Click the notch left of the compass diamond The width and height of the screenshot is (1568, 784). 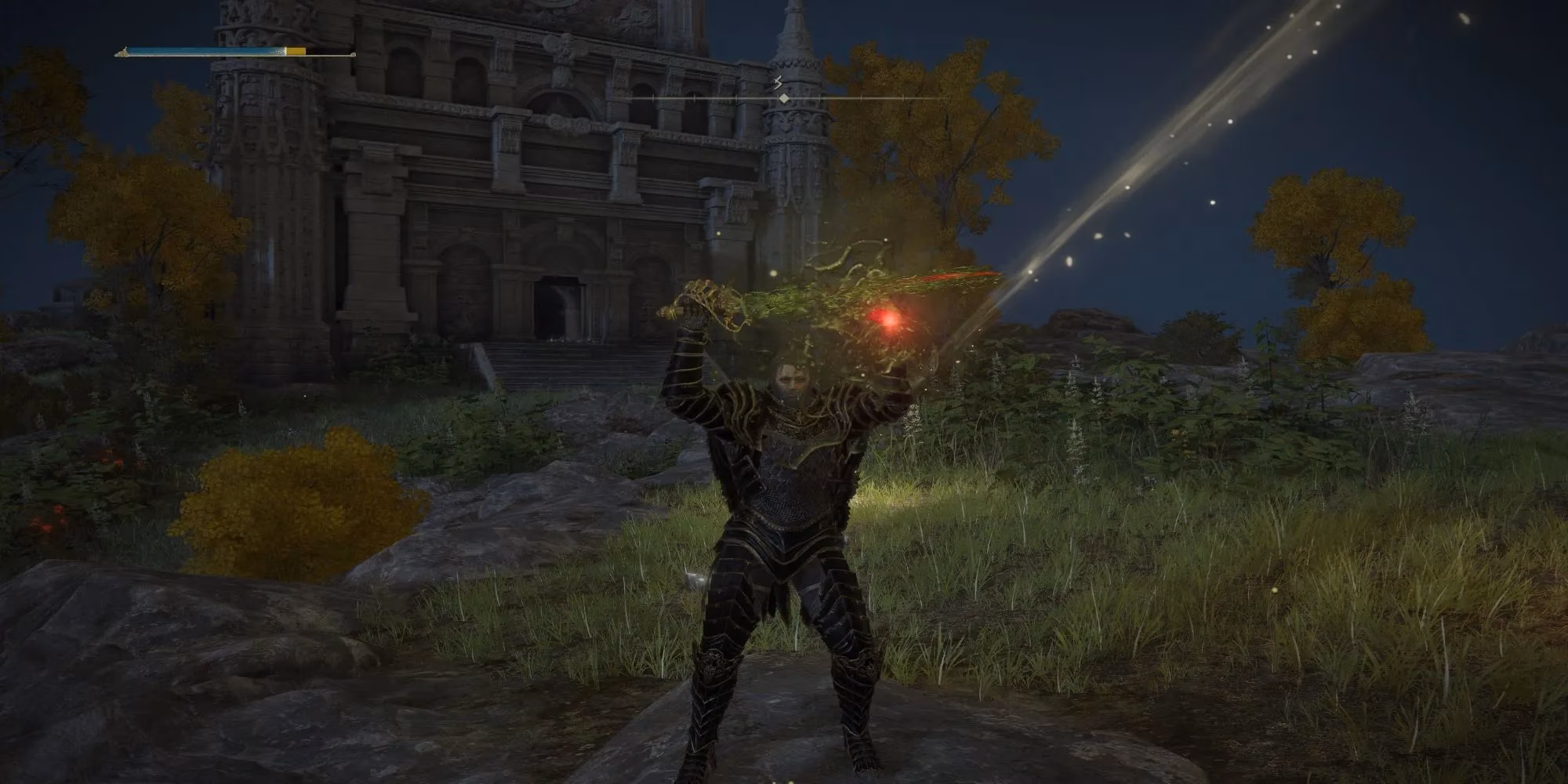click(735, 97)
